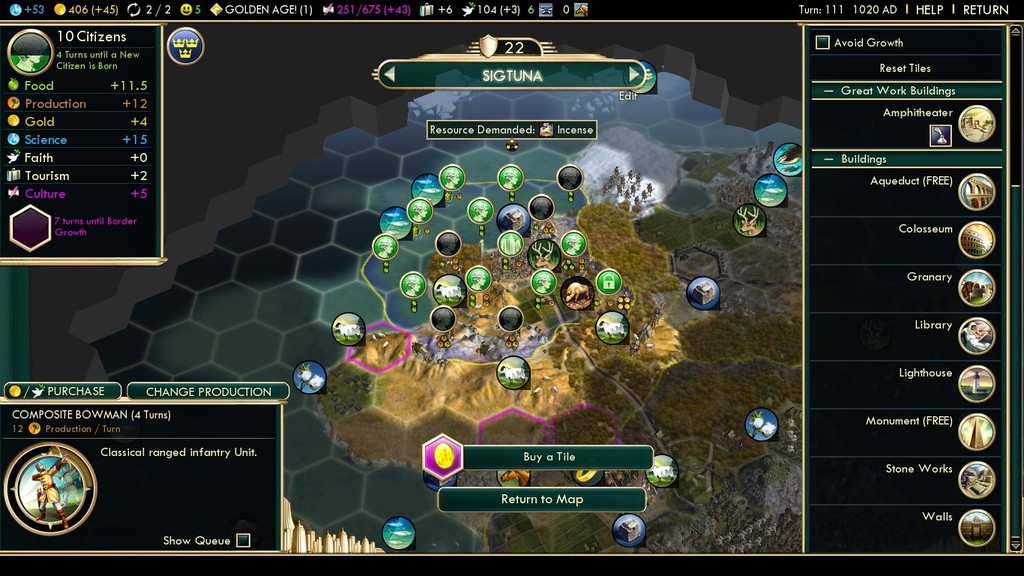
Task: Open the HELP menu
Action: [929, 10]
